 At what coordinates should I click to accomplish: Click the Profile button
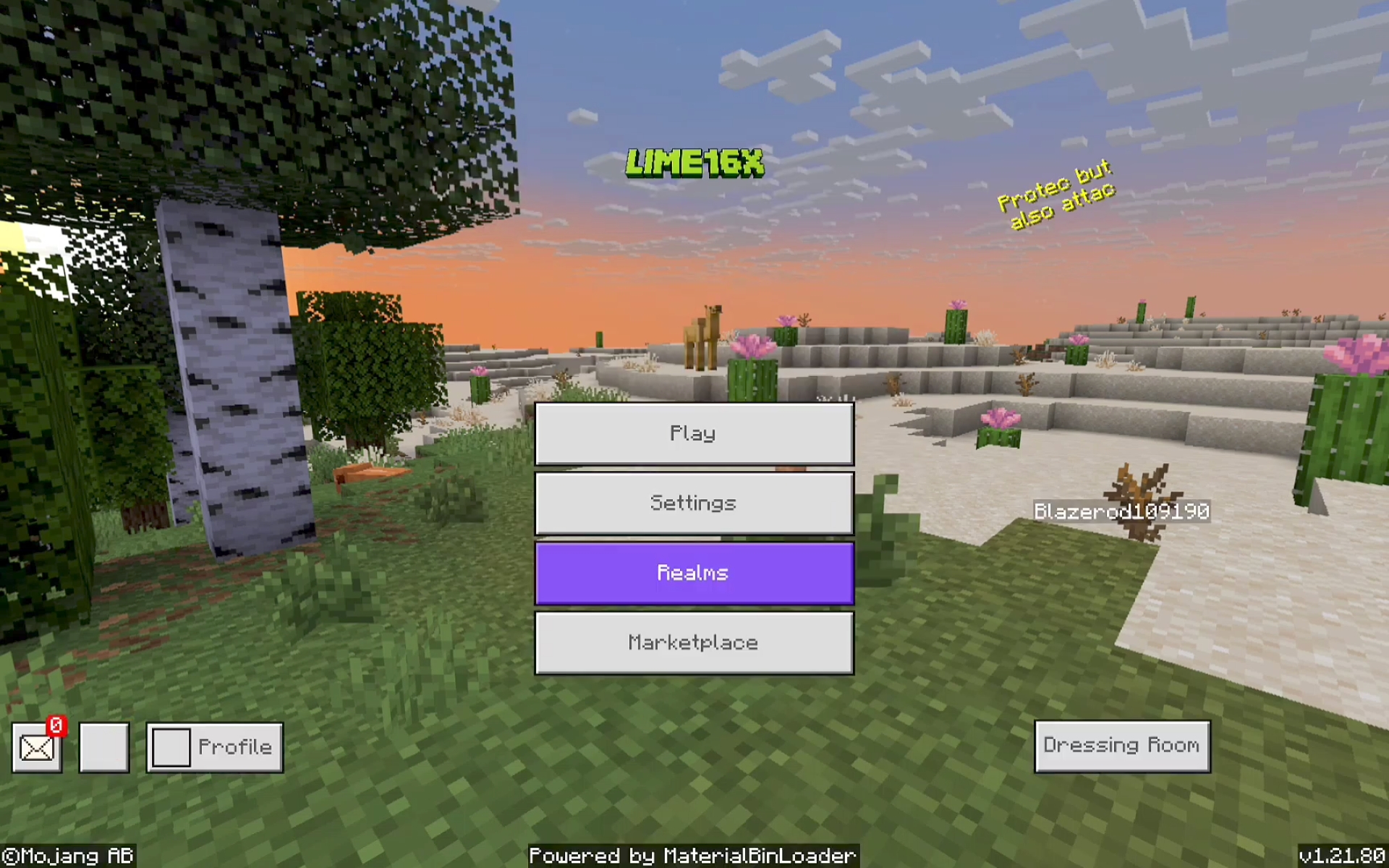pos(215,747)
